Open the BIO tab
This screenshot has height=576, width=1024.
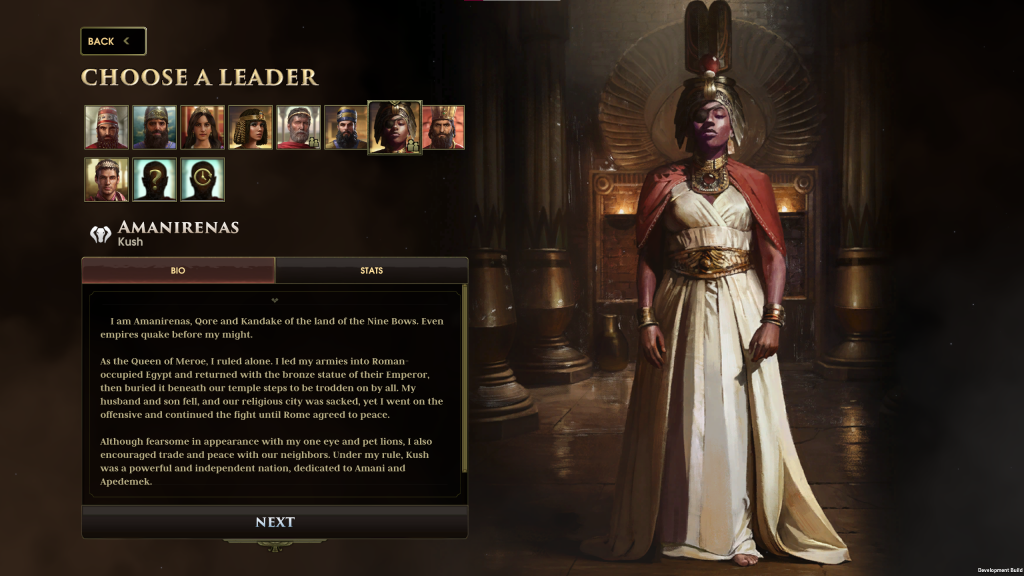point(178,270)
